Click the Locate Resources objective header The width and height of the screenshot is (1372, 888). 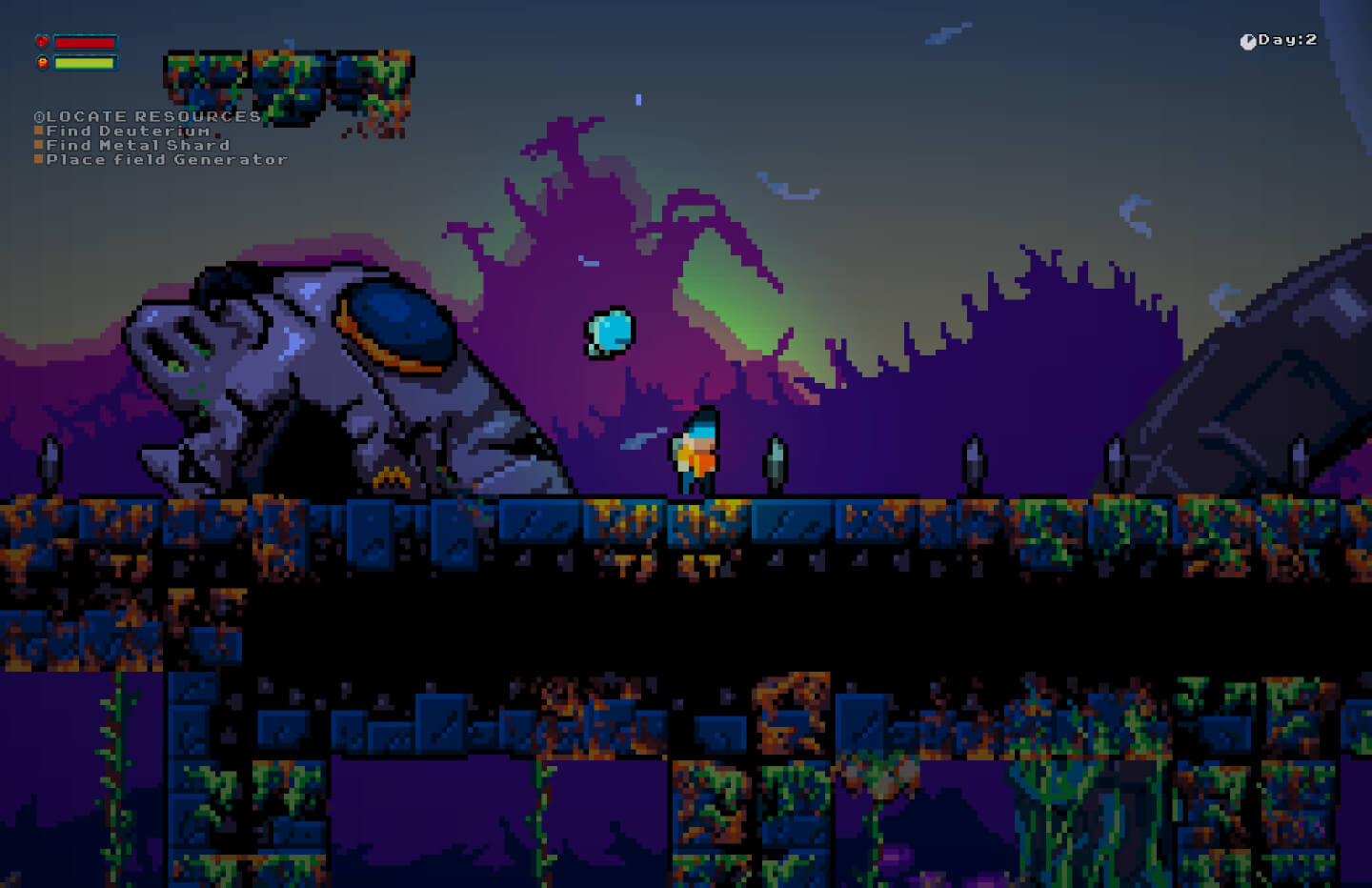click(149, 116)
